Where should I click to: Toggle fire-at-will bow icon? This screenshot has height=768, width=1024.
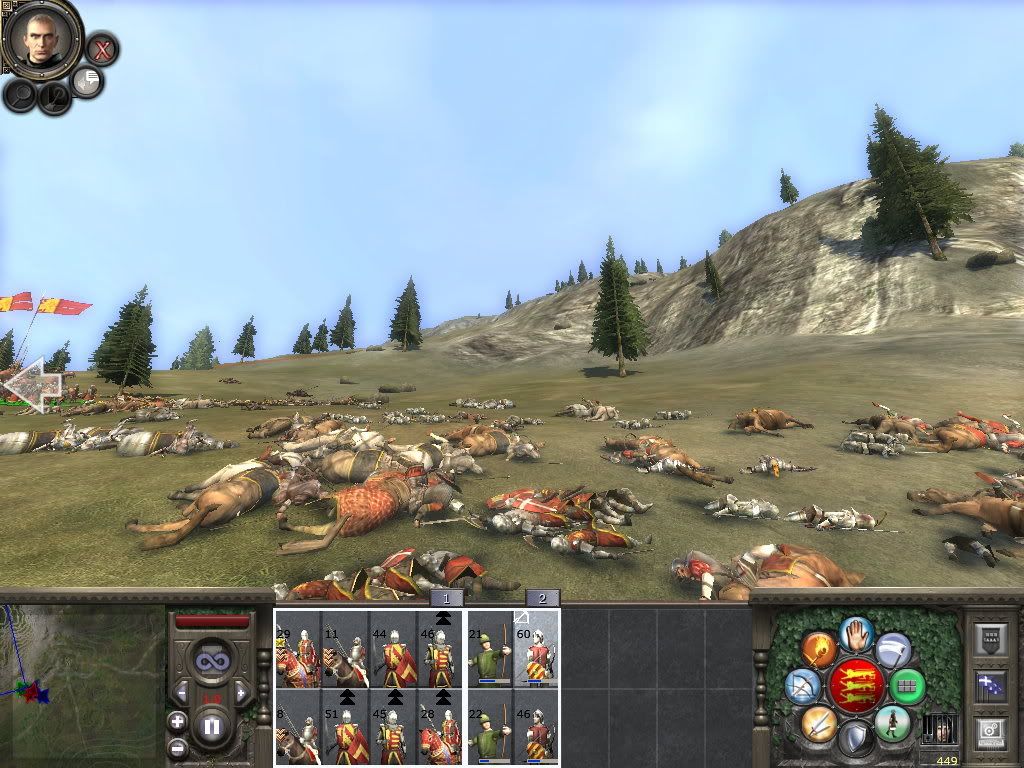[x=803, y=686]
